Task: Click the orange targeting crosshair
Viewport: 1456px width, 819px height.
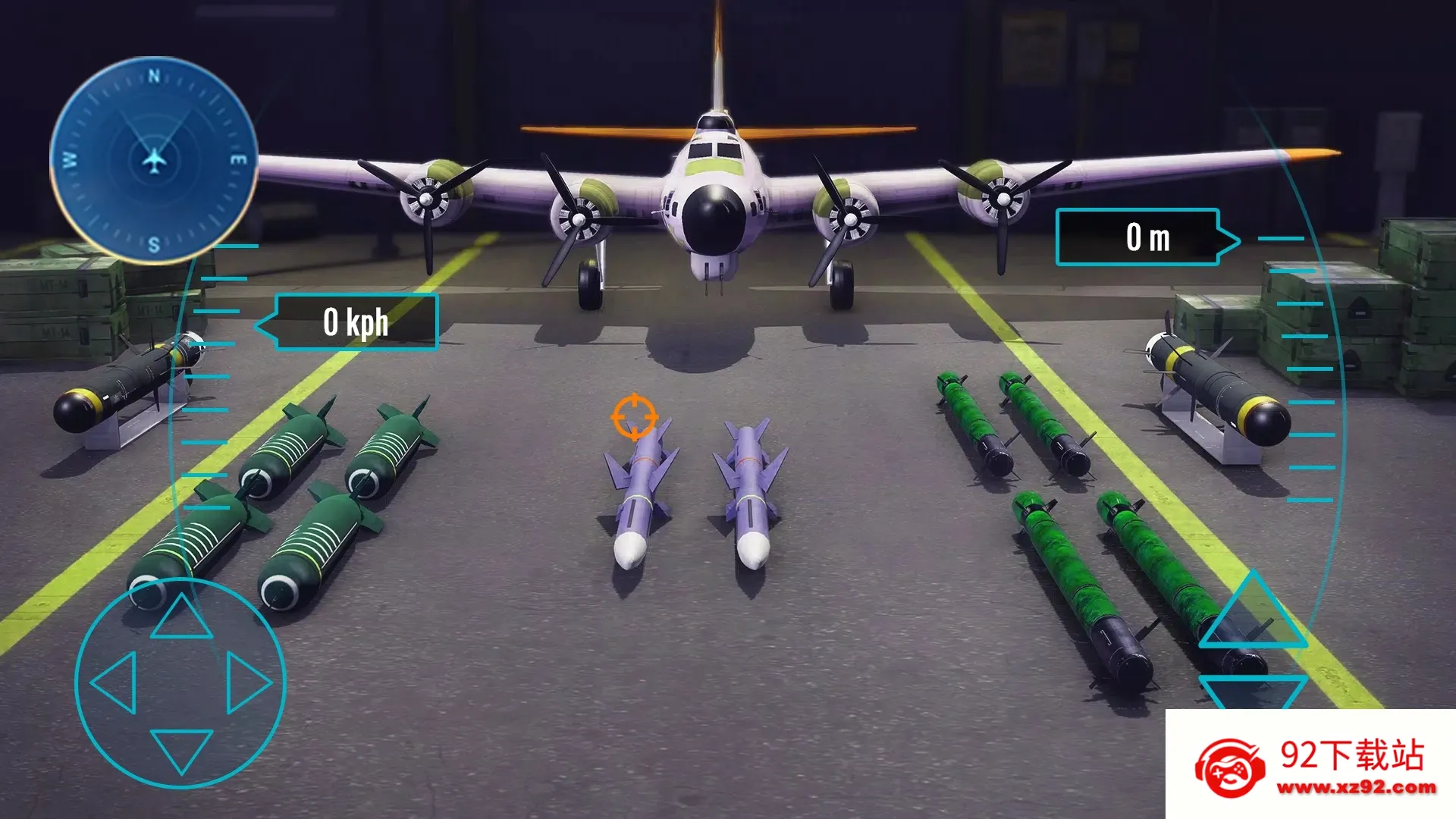Action: pos(634,416)
